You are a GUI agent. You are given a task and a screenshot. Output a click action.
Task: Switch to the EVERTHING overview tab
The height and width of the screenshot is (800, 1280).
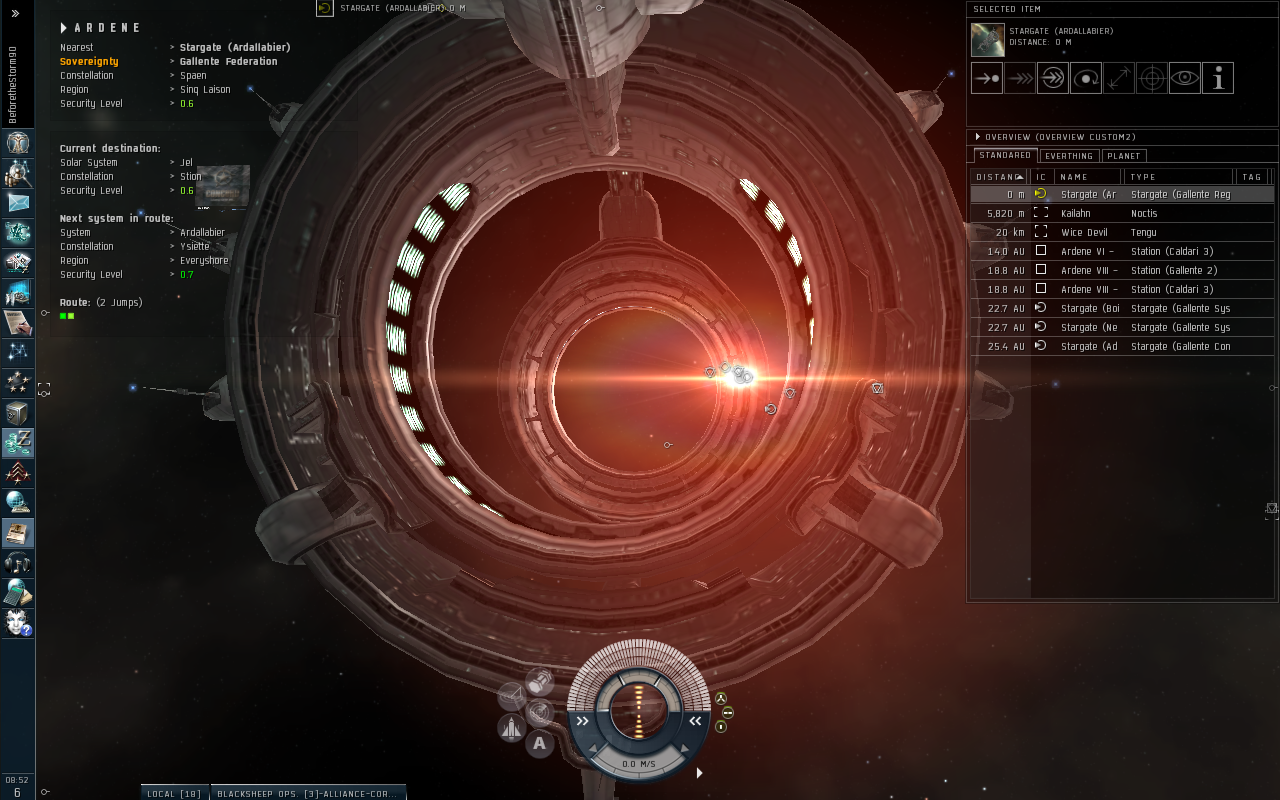pos(1069,156)
